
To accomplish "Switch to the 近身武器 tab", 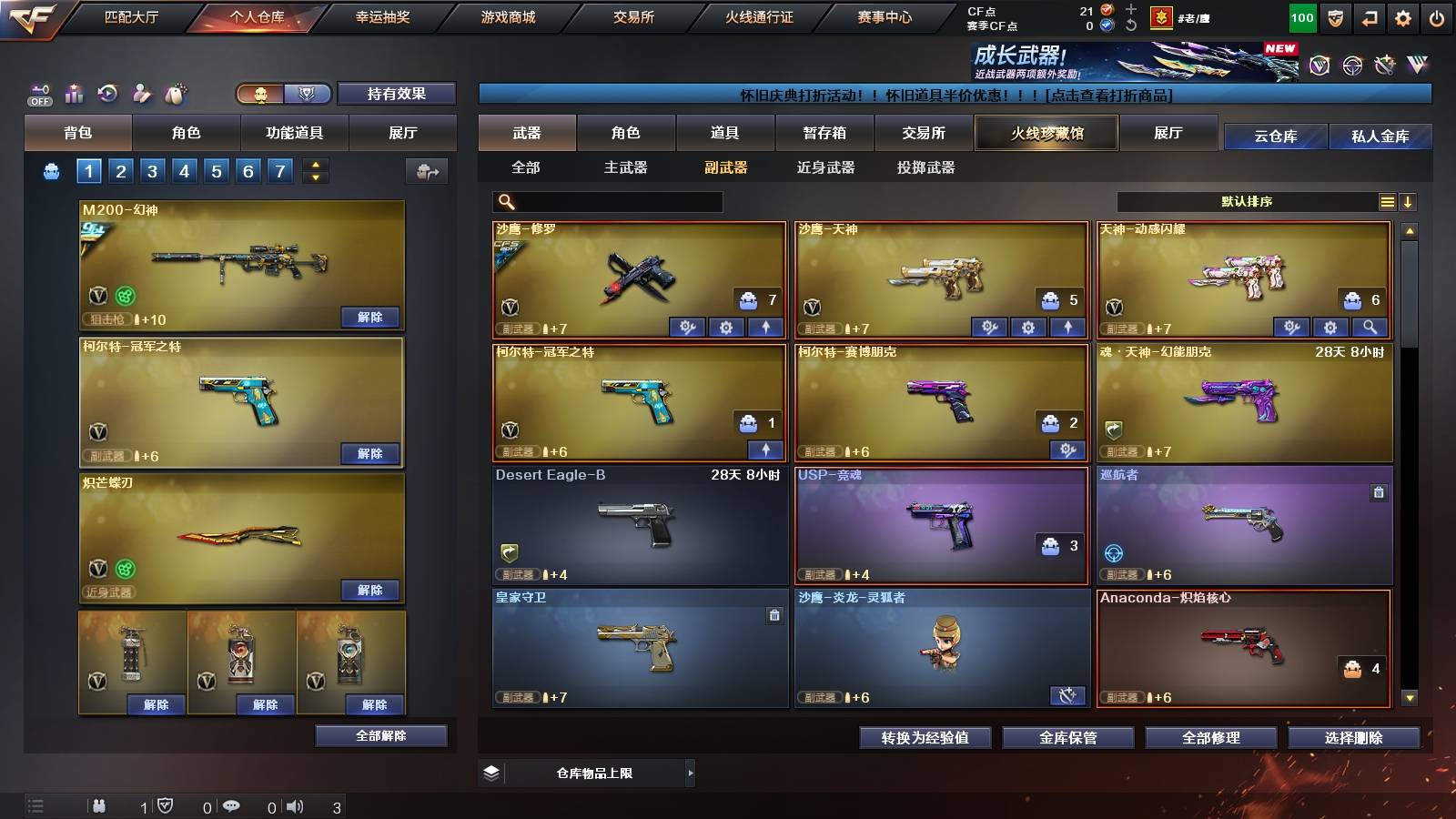I will click(x=825, y=168).
